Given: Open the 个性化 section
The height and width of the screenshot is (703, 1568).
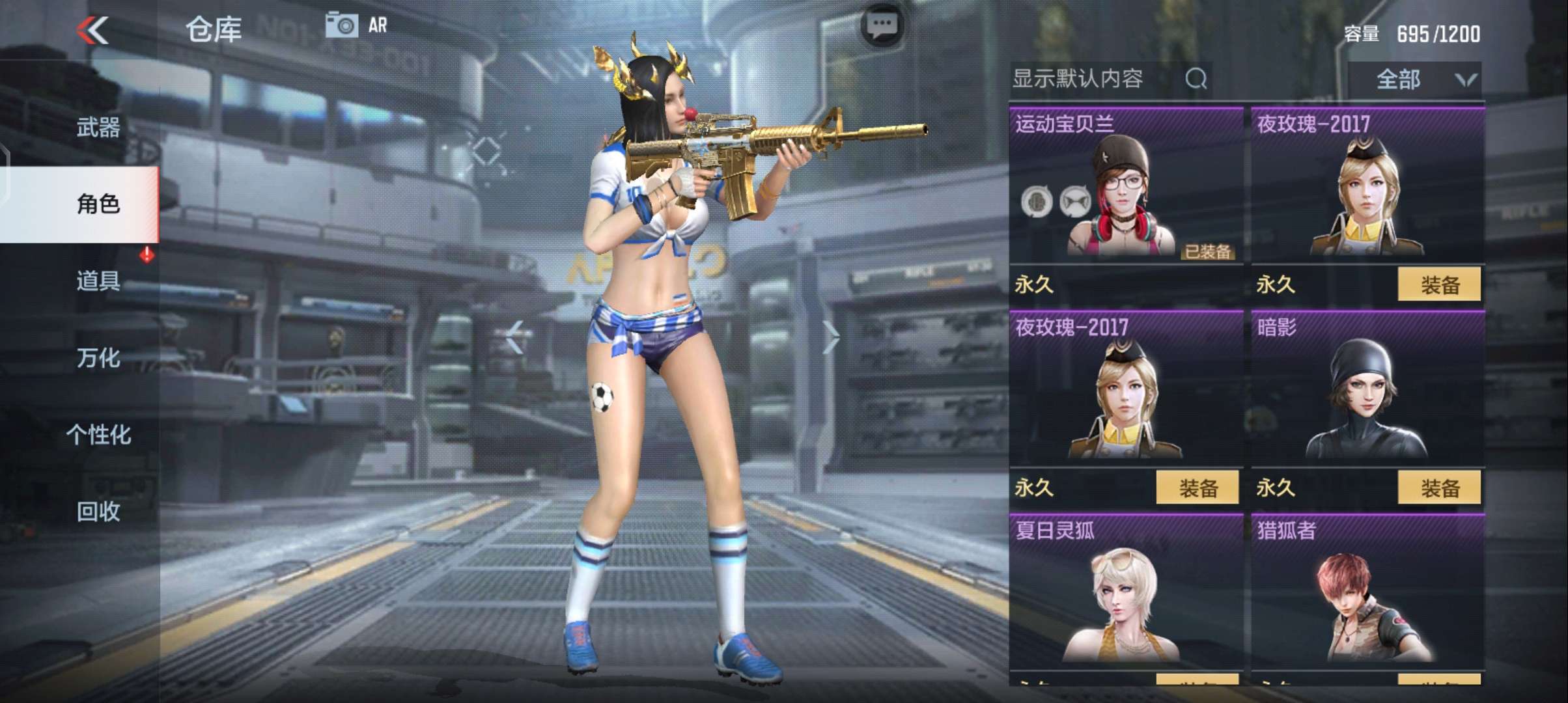Looking at the screenshot, I should (100, 435).
